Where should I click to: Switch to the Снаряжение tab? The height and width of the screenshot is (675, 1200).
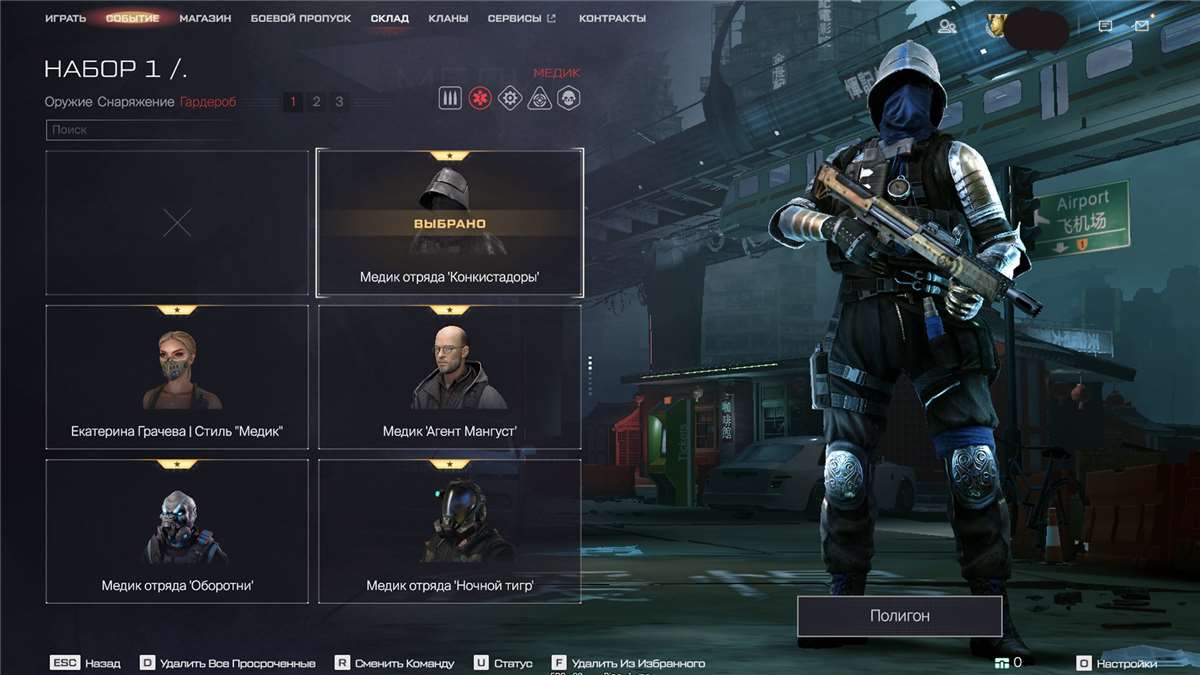(135, 101)
